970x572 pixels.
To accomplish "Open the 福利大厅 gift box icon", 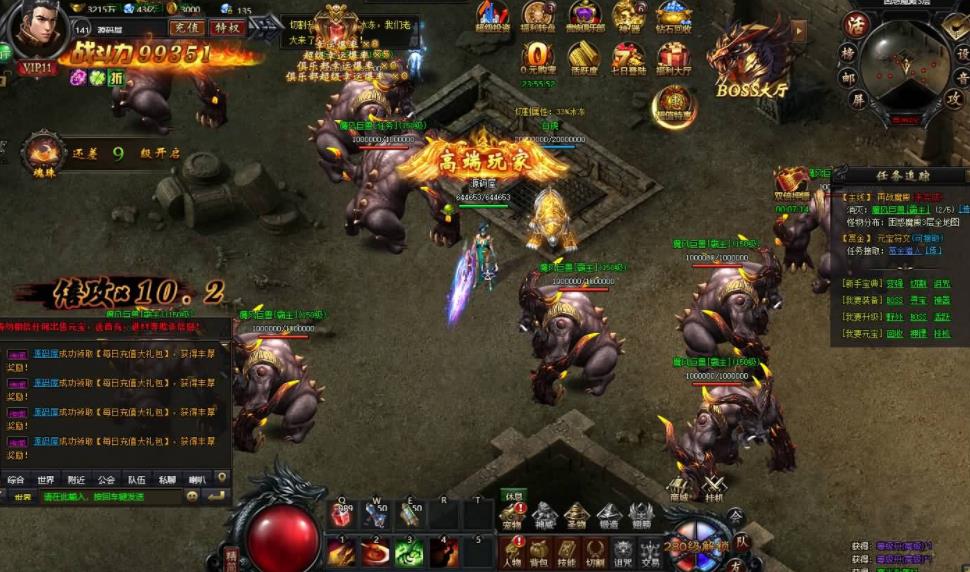I will click(x=673, y=56).
